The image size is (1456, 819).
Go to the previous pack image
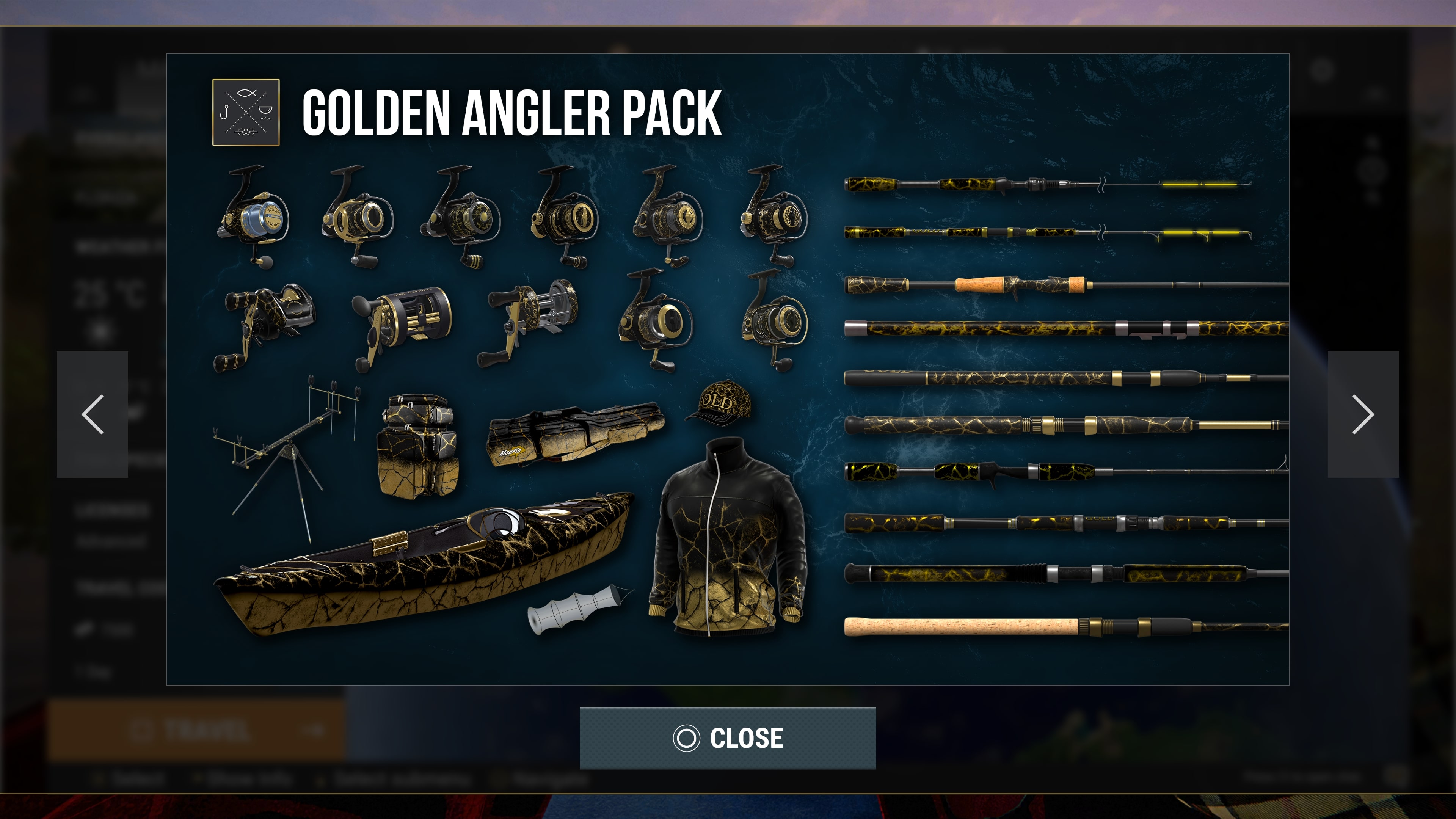[x=93, y=414]
